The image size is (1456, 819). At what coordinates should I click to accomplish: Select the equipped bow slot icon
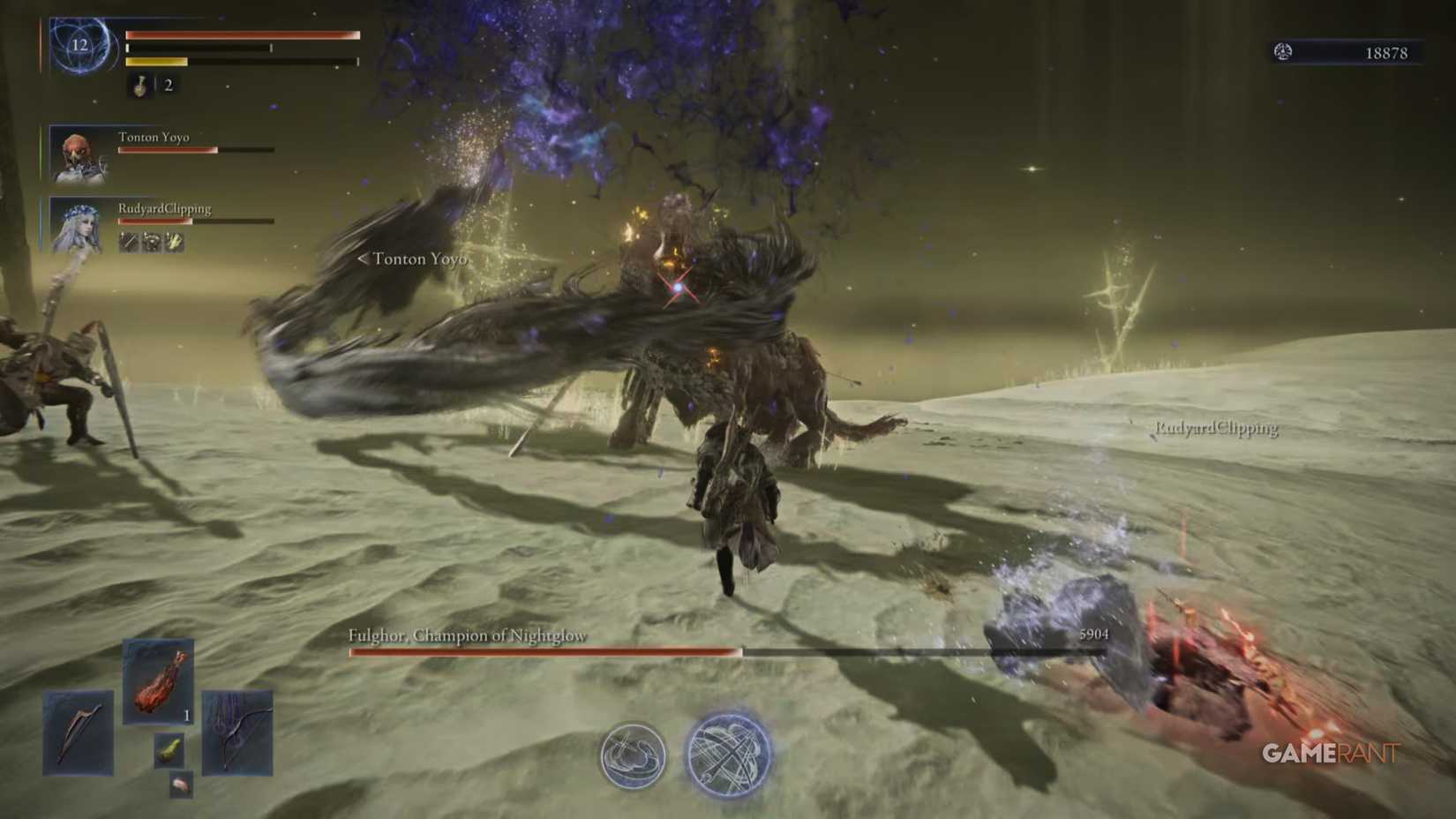click(x=238, y=733)
